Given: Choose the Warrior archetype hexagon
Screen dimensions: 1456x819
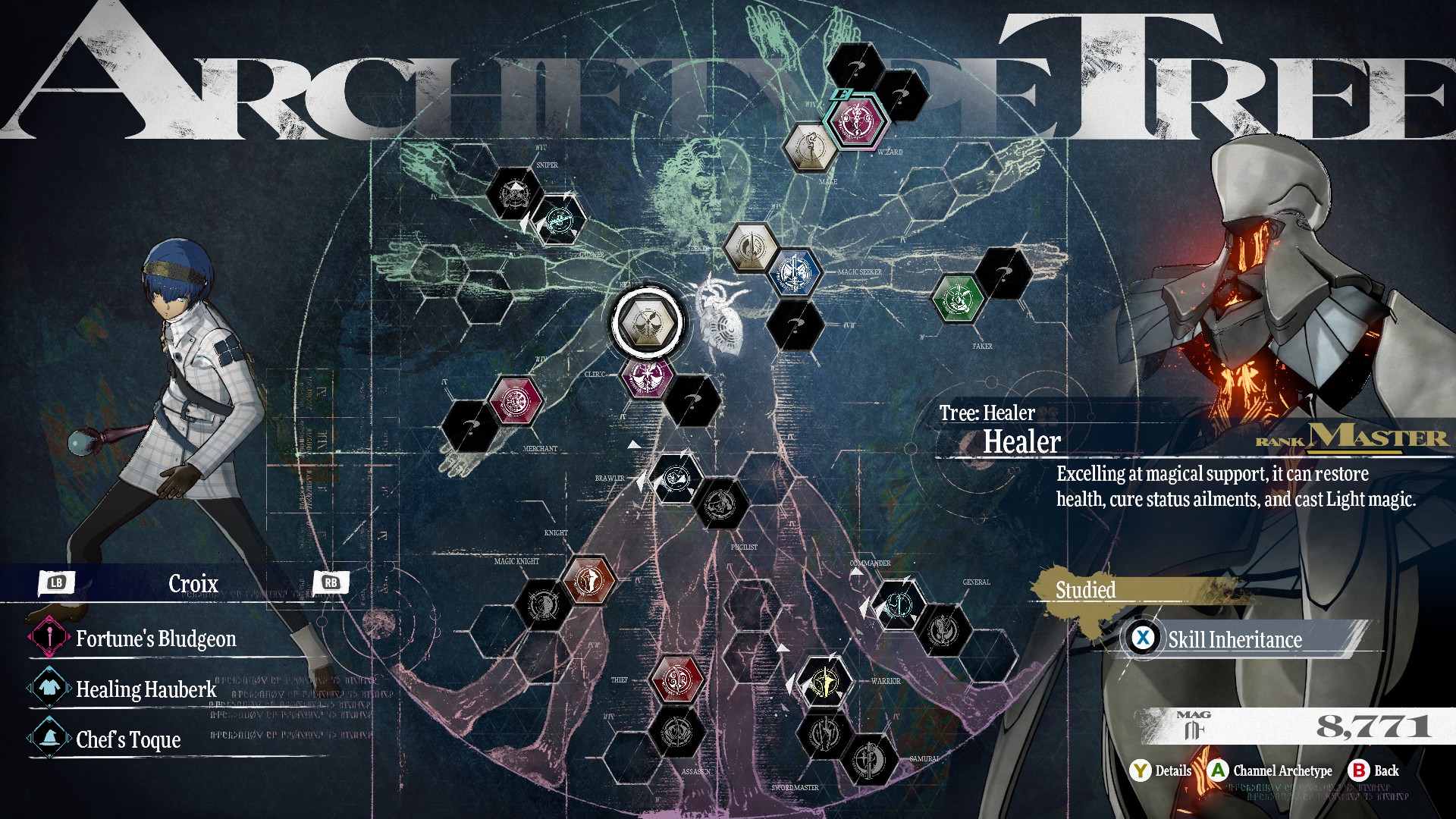Looking at the screenshot, I should pyautogui.click(x=823, y=681).
